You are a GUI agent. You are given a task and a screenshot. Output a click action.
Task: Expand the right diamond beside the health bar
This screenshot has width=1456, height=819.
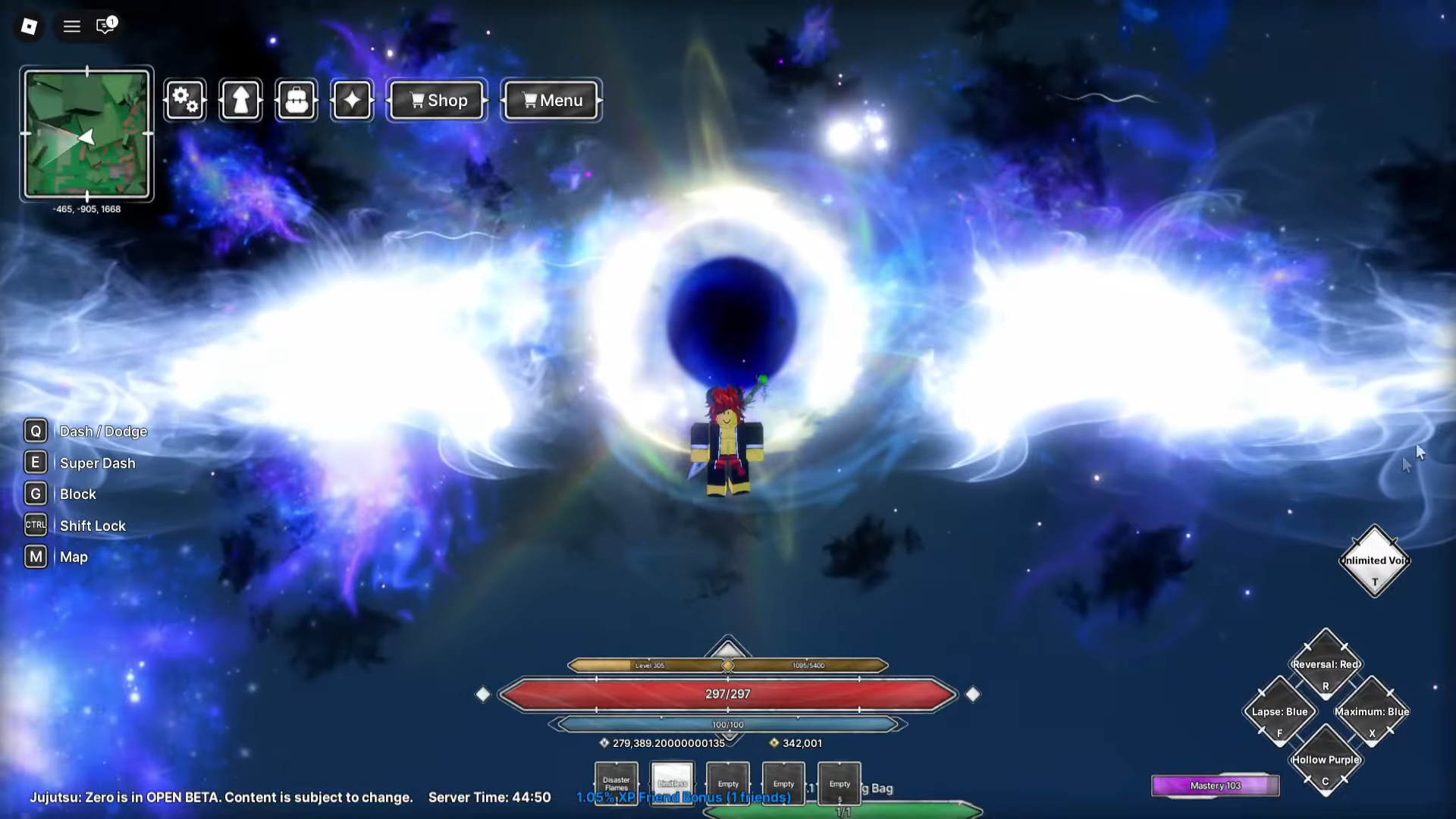[x=973, y=693]
